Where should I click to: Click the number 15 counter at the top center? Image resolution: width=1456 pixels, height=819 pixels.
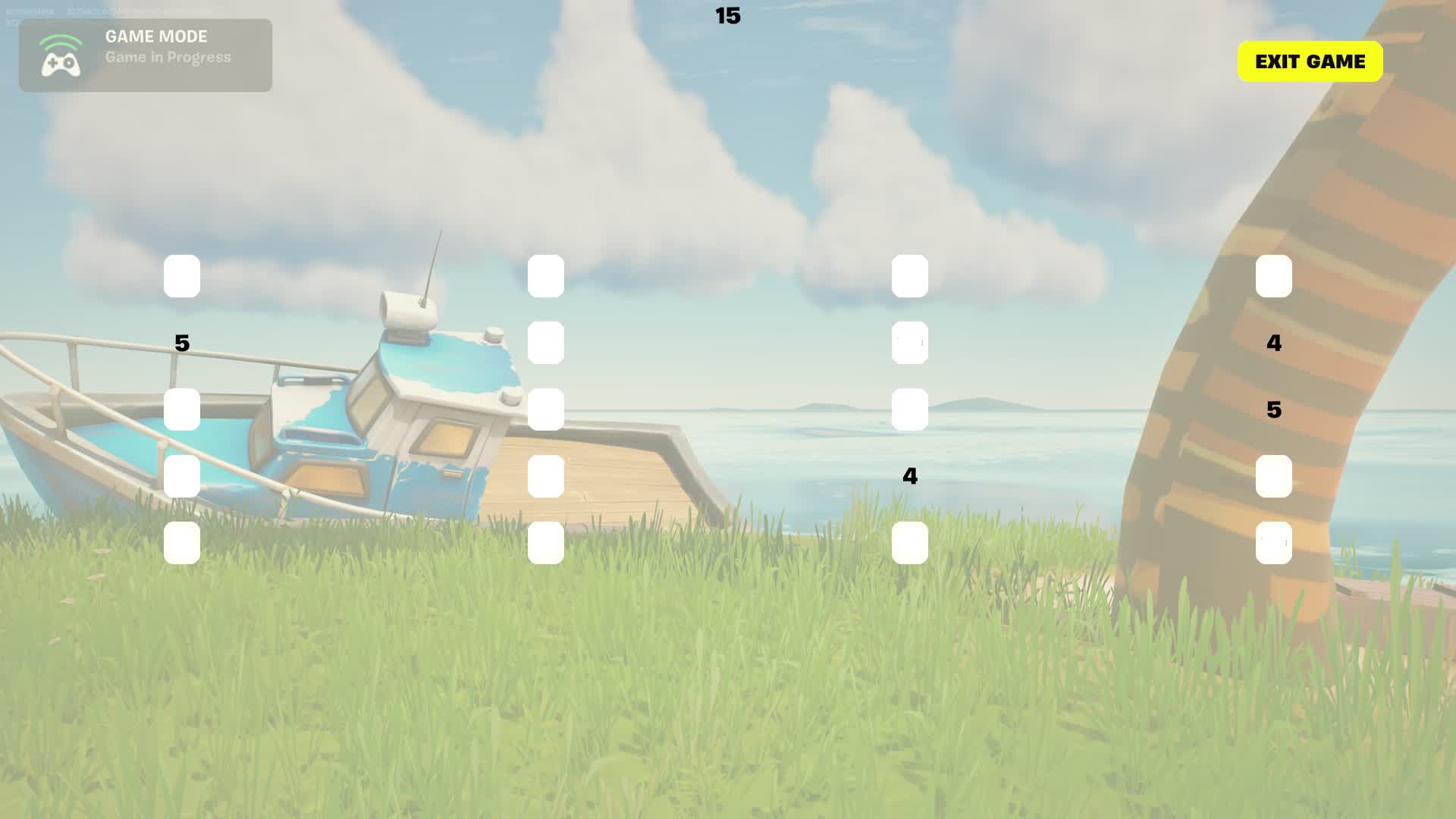point(726,17)
